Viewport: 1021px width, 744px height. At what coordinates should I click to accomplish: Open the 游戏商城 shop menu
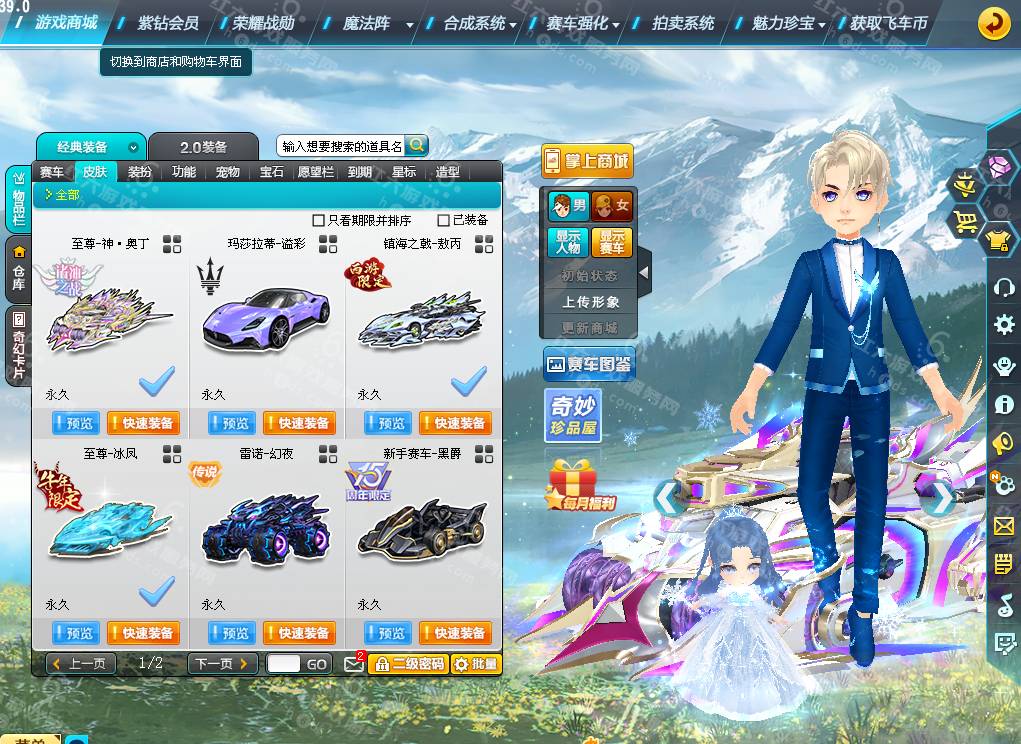coord(66,22)
